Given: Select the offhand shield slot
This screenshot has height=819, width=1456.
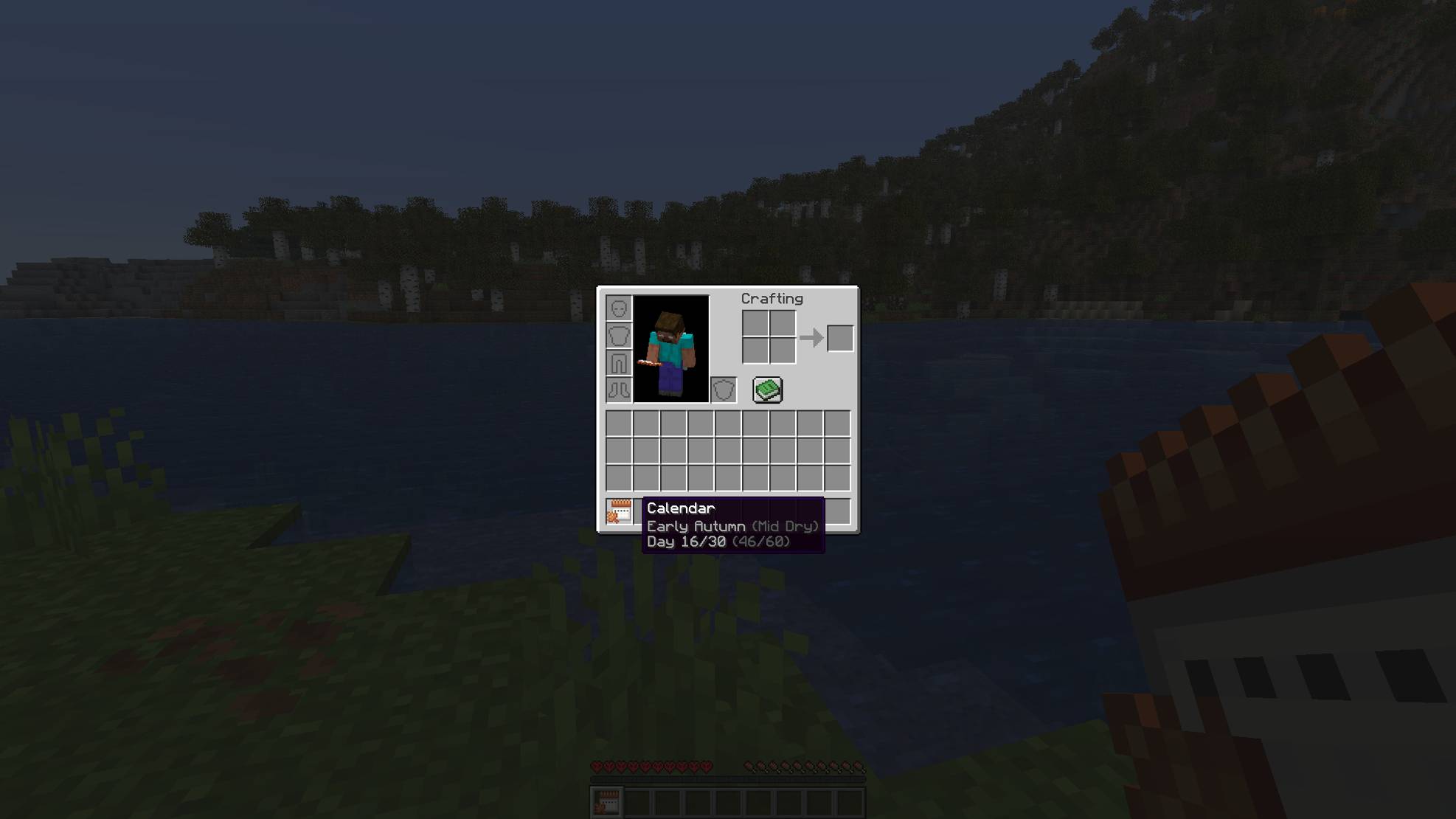Looking at the screenshot, I should coord(724,389).
